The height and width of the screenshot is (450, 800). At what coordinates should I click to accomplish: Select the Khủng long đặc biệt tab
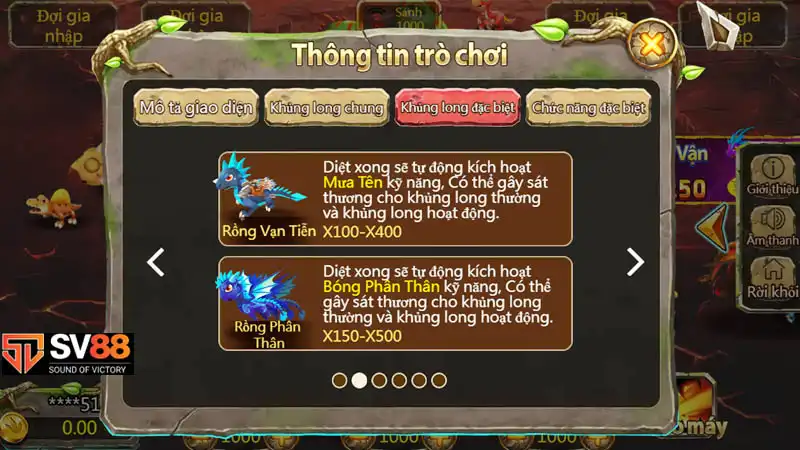pyautogui.click(x=457, y=108)
